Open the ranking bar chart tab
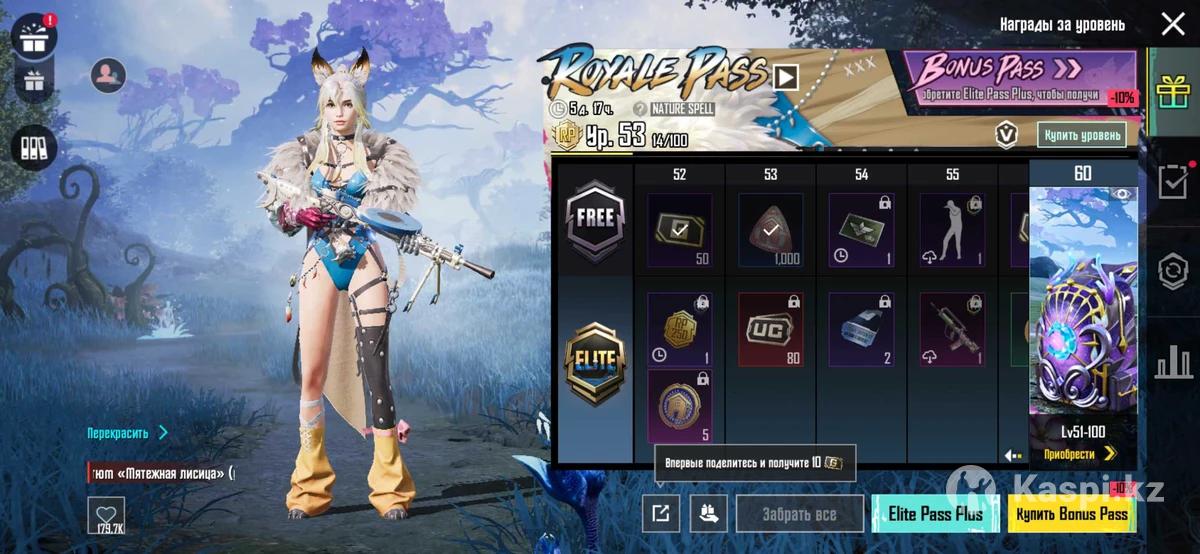The width and height of the screenshot is (1200, 554). click(x=1172, y=361)
